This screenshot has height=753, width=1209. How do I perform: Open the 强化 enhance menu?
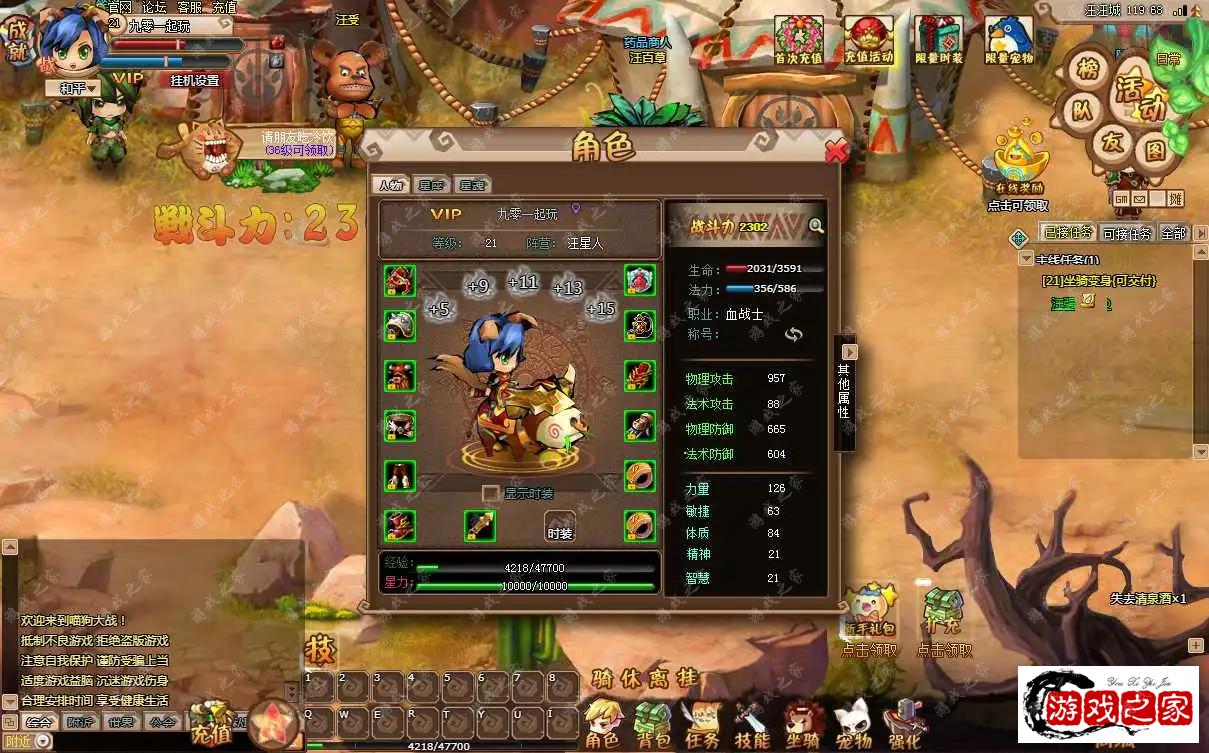point(905,725)
